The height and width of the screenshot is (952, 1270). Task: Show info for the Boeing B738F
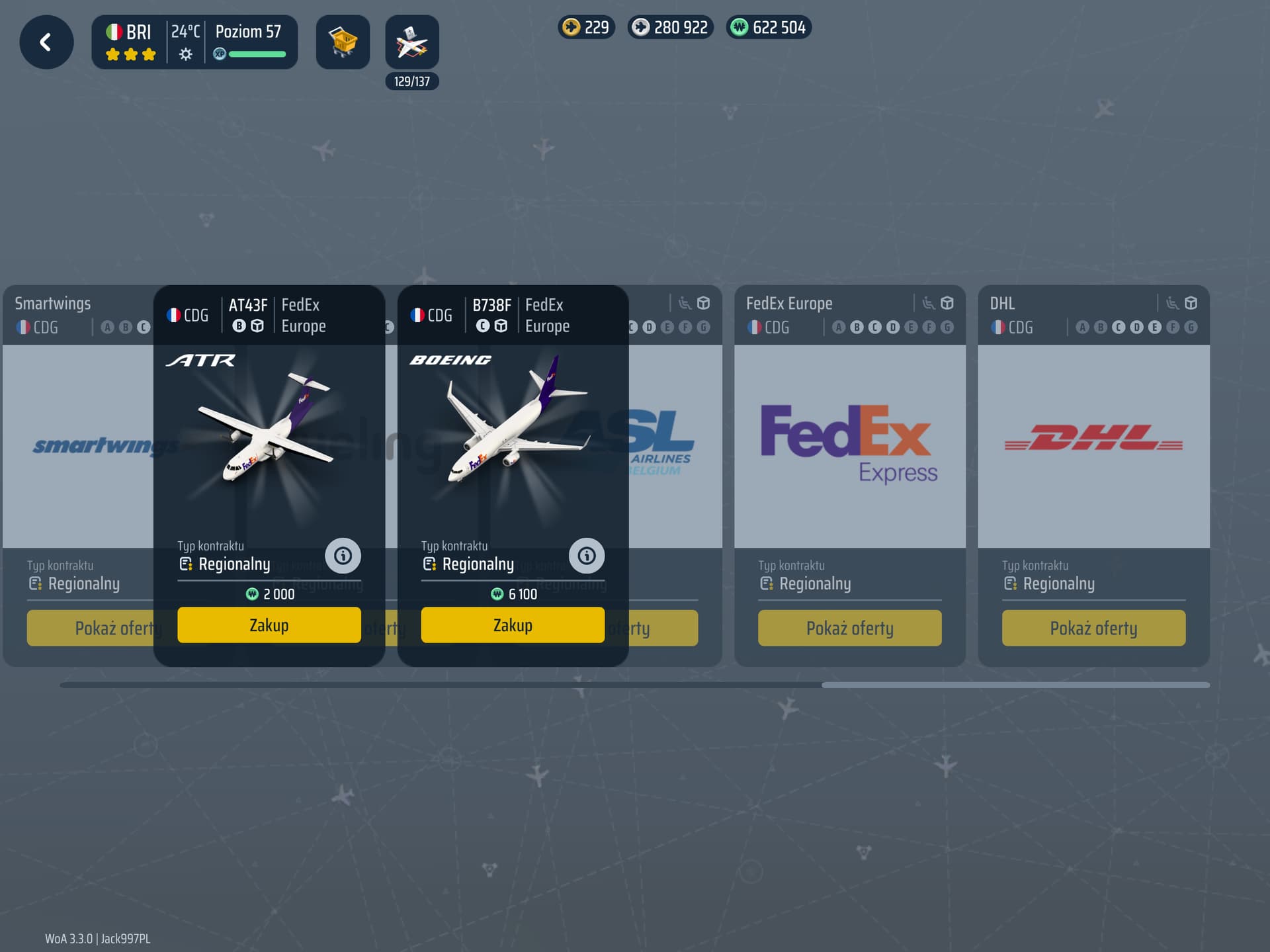(586, 556)
